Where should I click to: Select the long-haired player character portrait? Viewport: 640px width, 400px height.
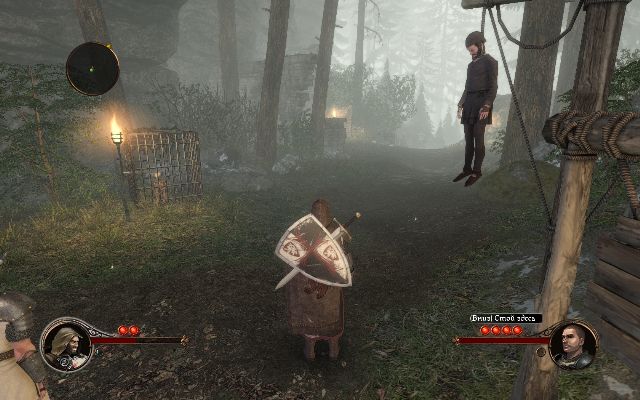point(66,343)
